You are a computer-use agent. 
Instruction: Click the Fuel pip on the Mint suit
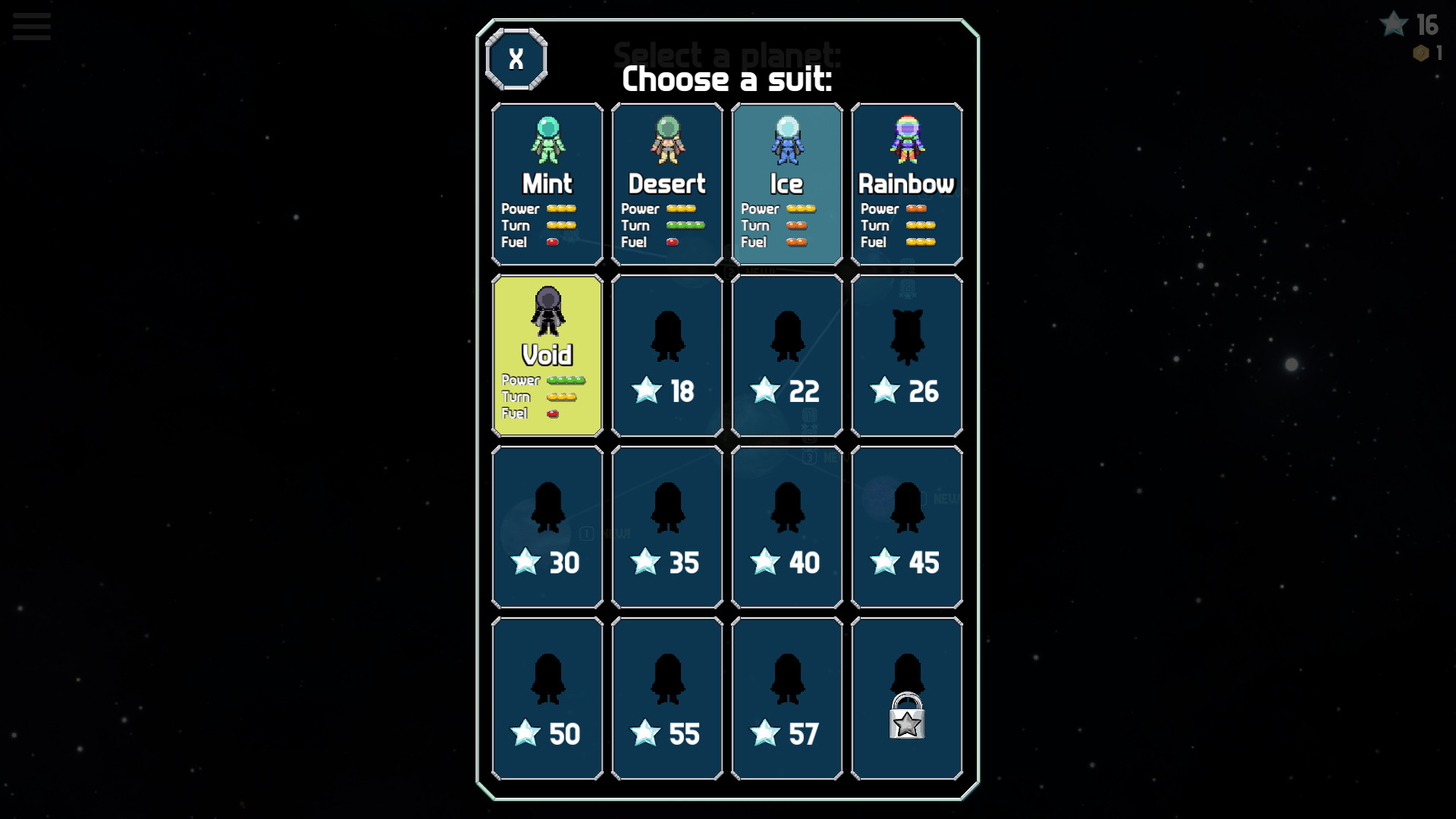coord(553,241)
